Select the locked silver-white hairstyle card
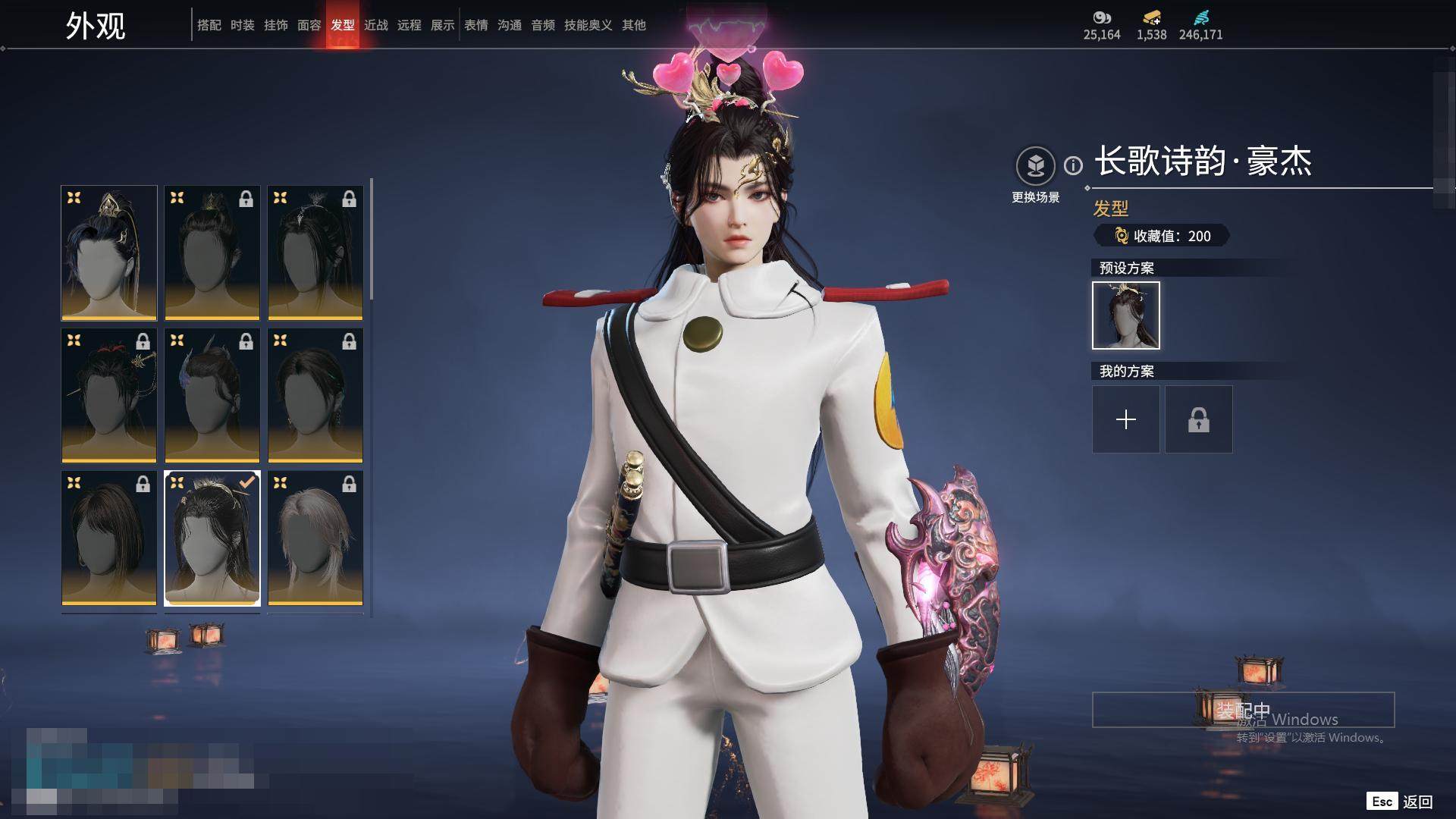 tap(315, 538)
